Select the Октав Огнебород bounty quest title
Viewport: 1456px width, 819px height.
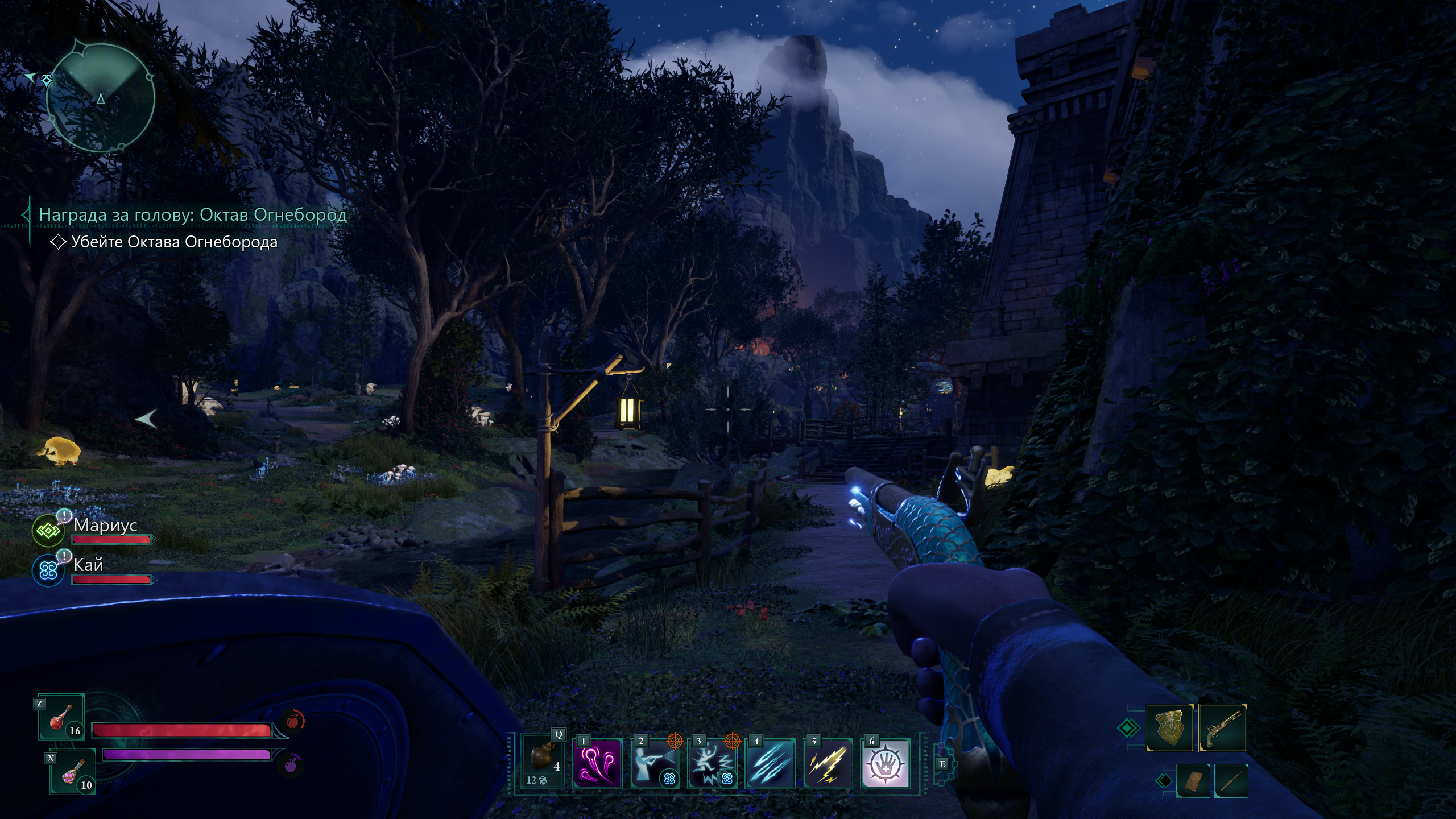[x=192, y=215]
